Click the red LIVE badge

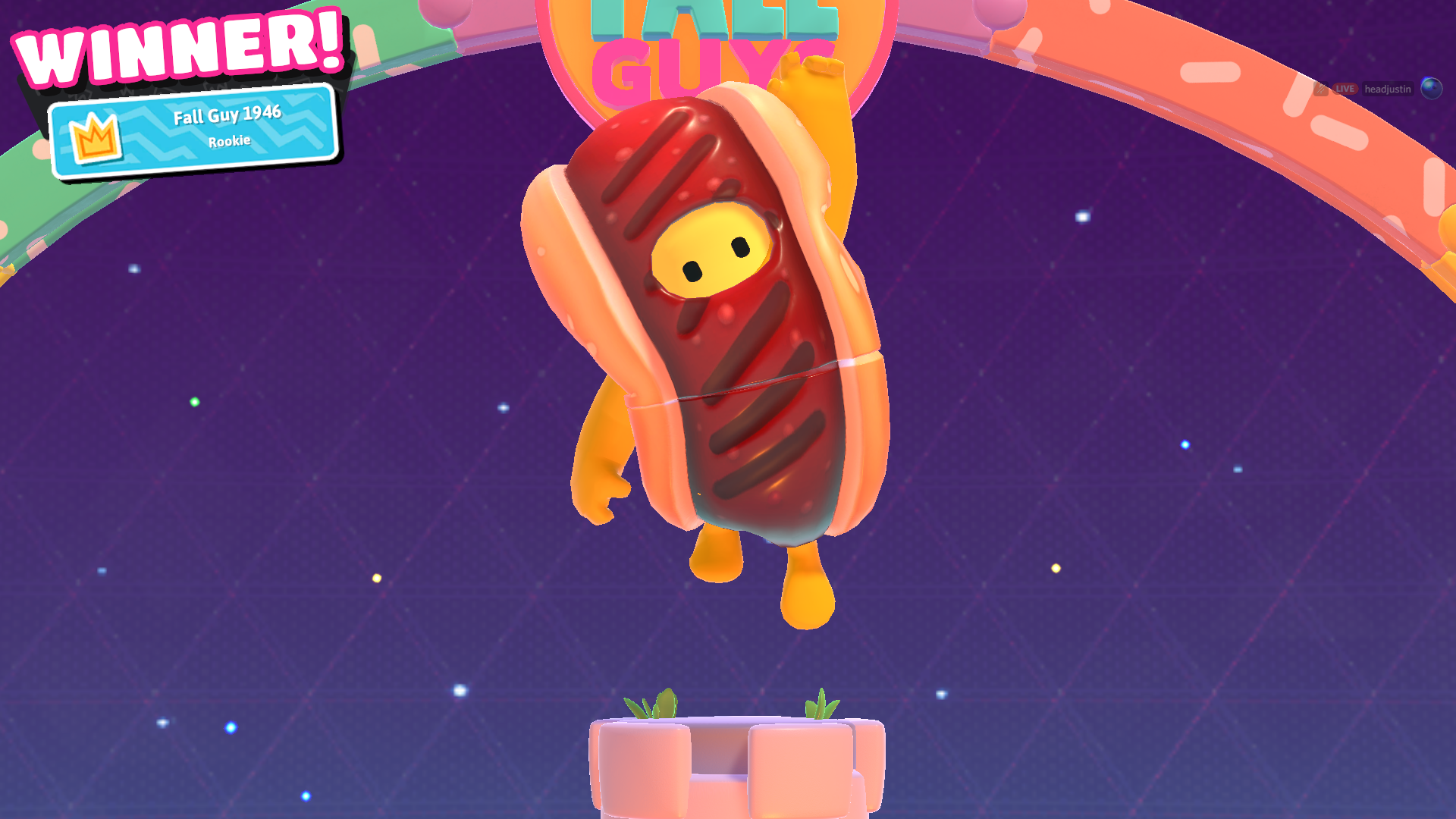click(x=1345, y=89)
